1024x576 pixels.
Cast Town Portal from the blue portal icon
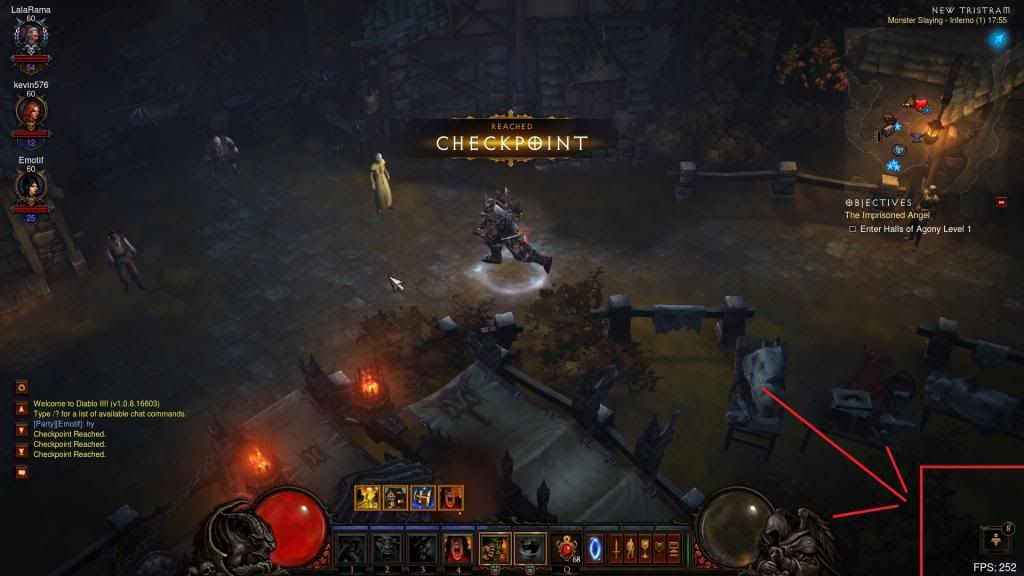[x=595, y=548]
